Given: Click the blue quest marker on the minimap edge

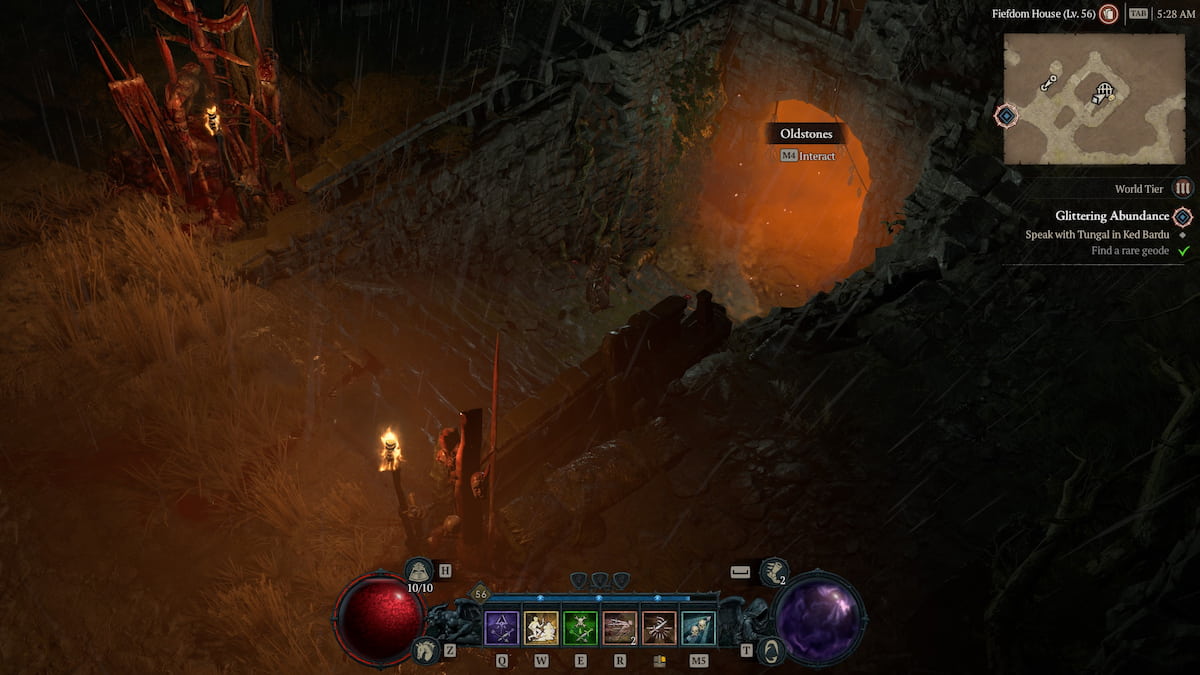Looking at the screenshot, I should pyautogui.click(x=1006, y=115).
